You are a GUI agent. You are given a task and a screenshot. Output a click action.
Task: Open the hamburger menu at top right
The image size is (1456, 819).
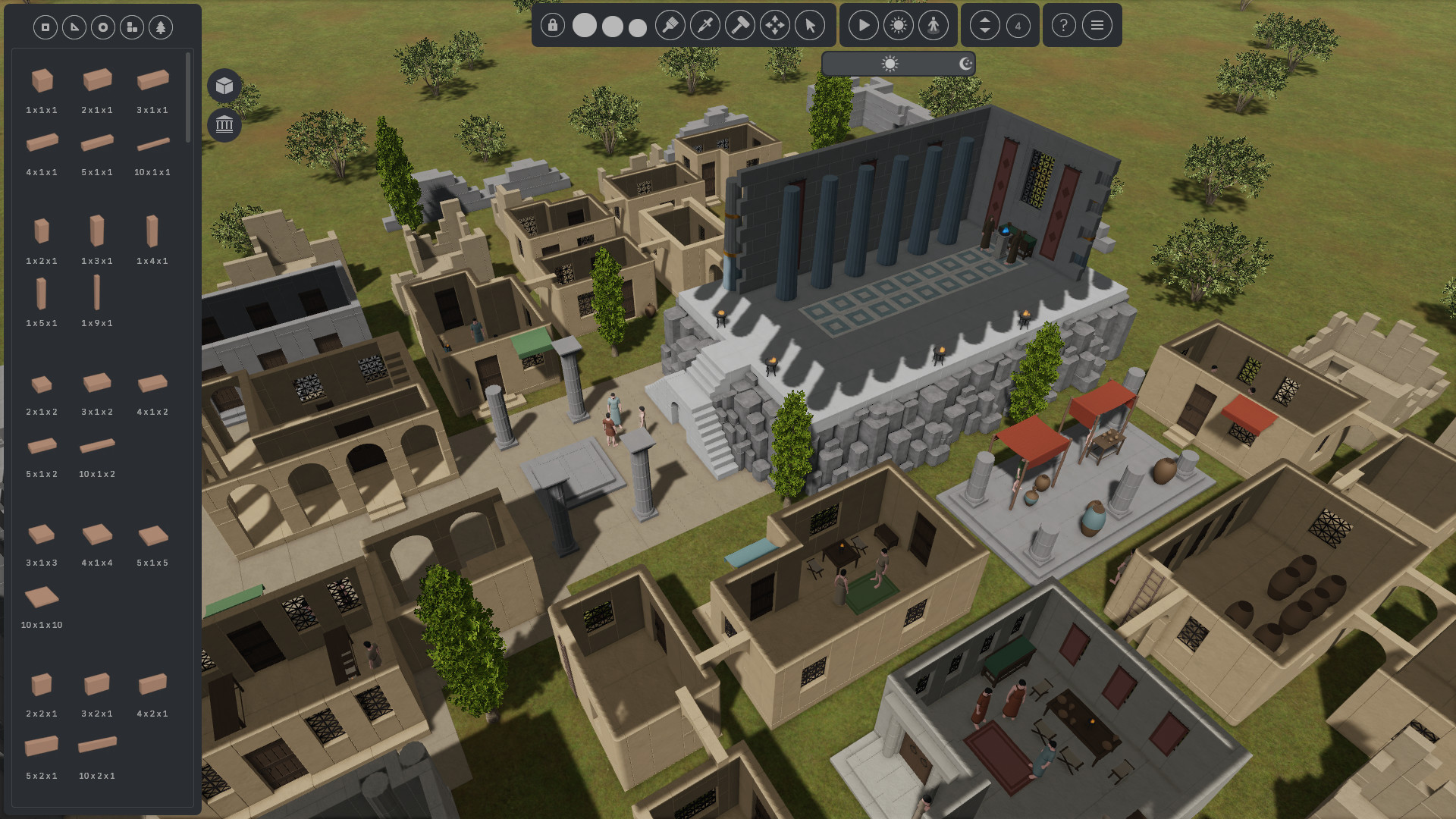[x=1097, y=25]
